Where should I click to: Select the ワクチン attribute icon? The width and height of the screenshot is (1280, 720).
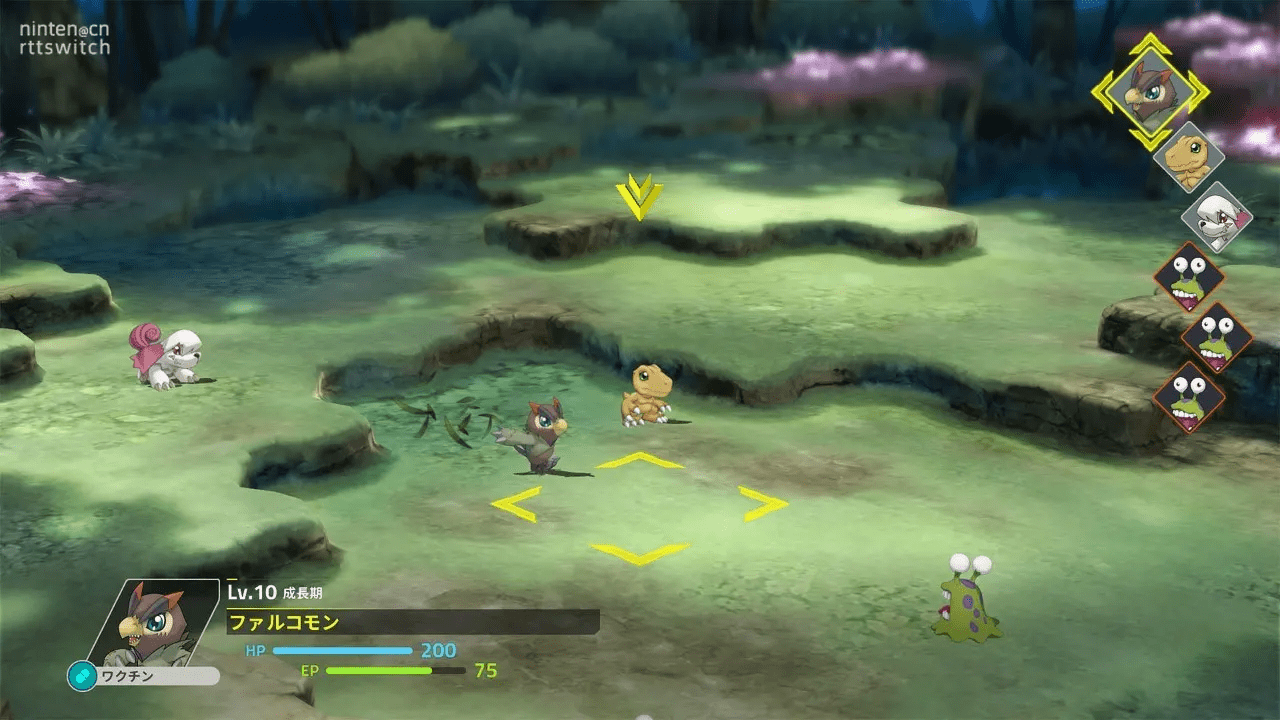point(82,676)
